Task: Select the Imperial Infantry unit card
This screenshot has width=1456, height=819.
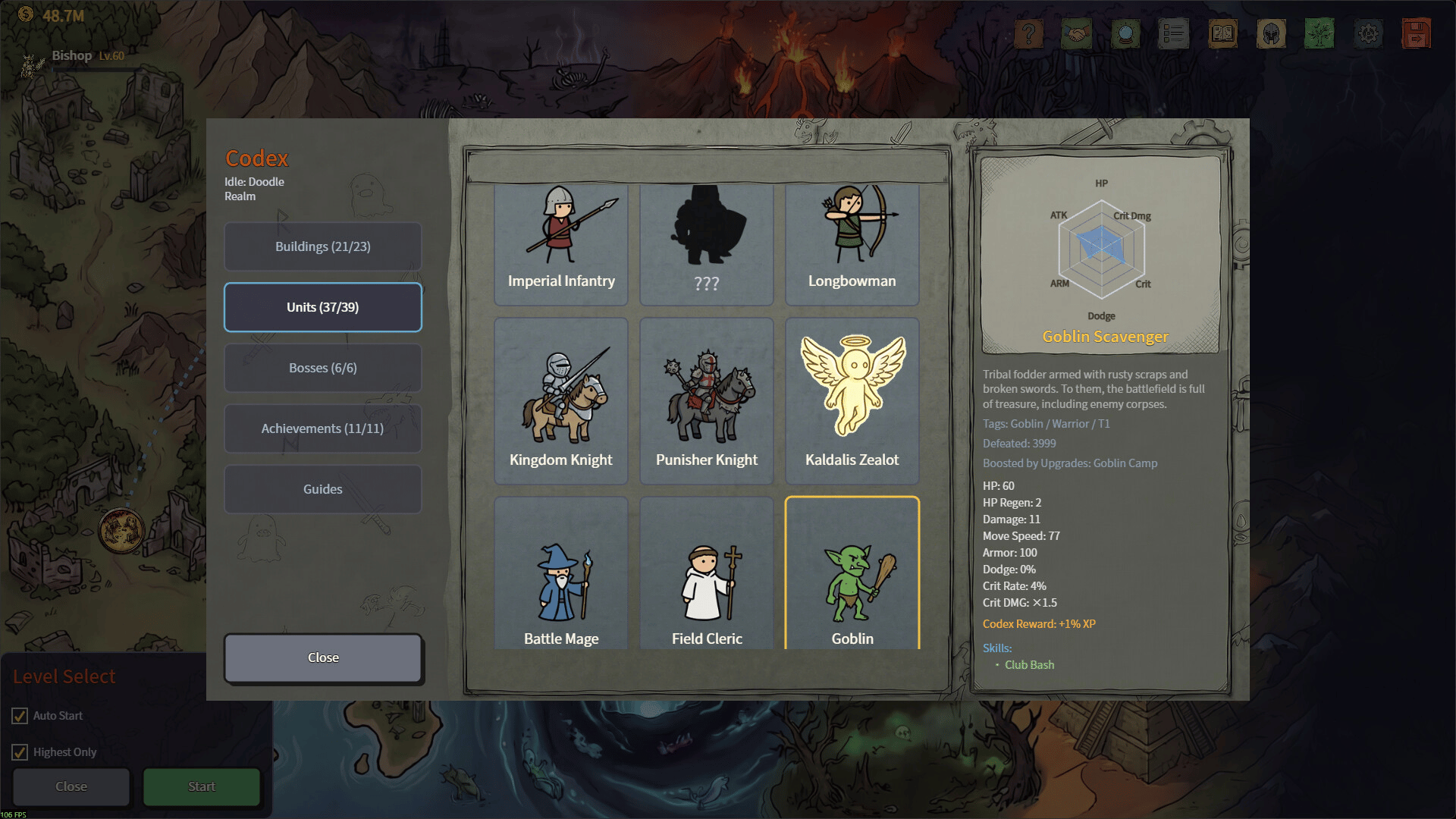Action: (x=561, y=244)
